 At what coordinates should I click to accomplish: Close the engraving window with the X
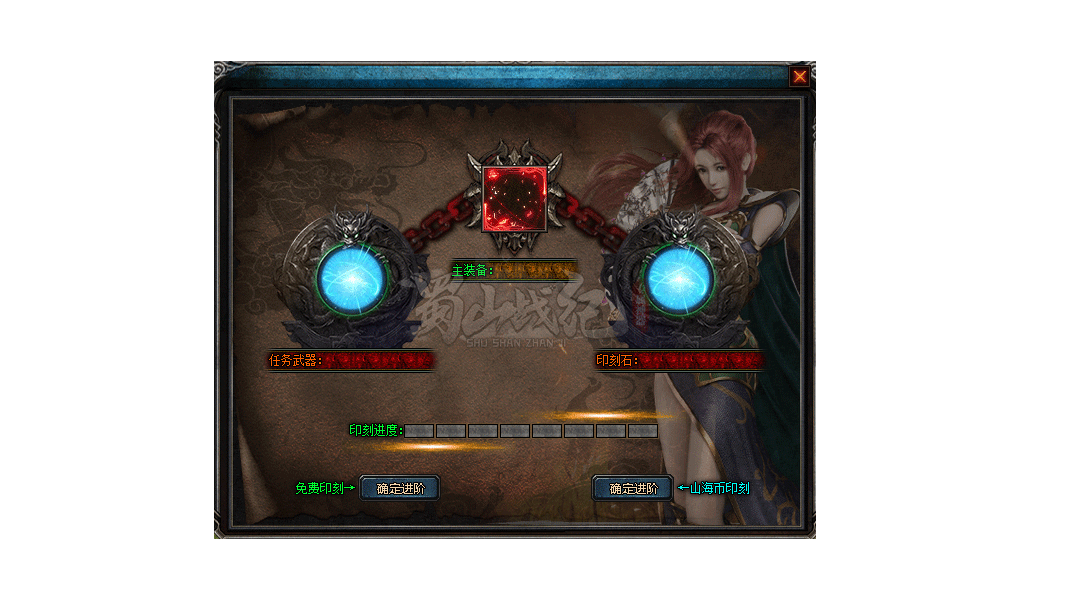(799, 77)
